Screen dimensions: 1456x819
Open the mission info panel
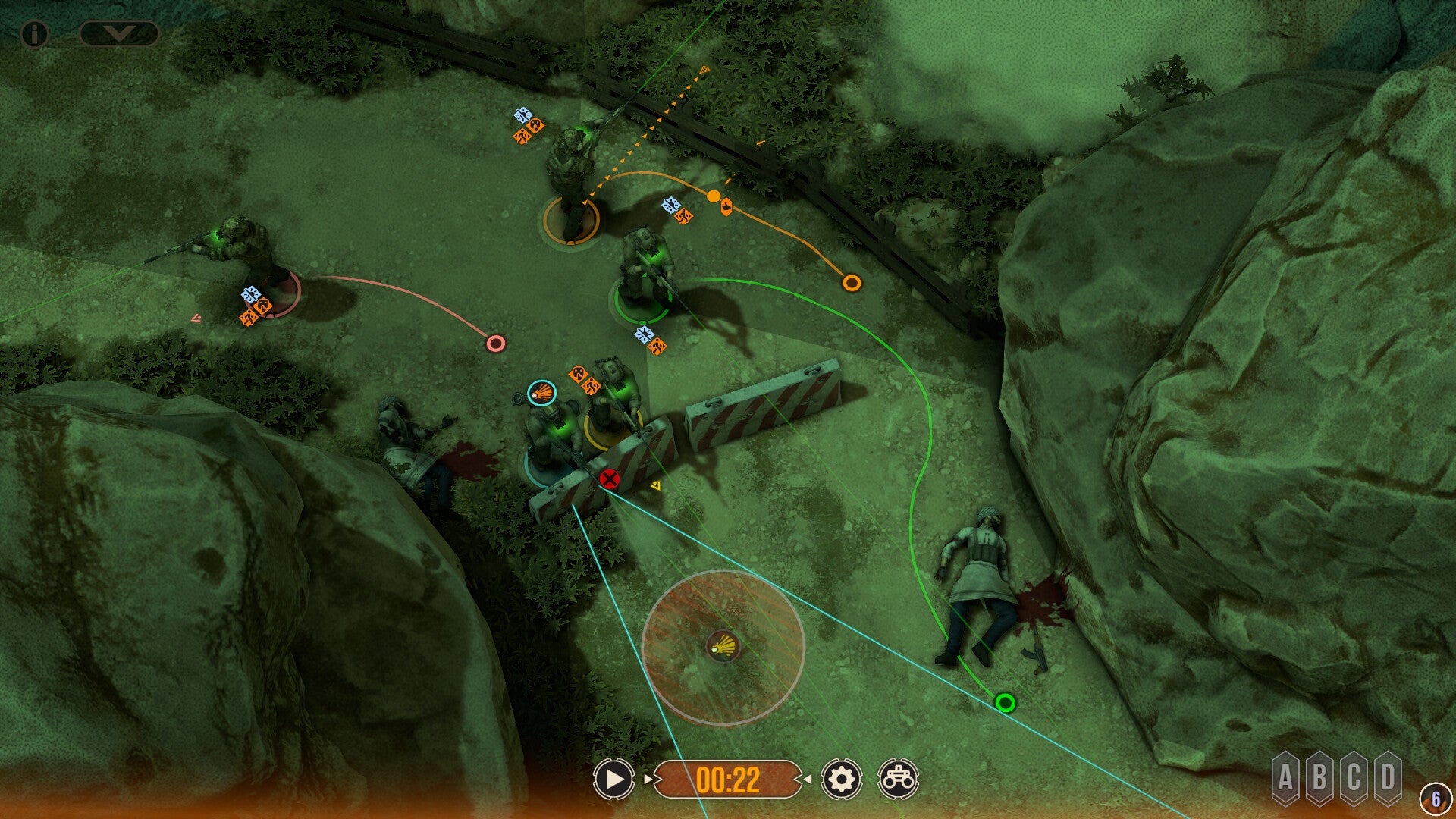click(34, 32)
